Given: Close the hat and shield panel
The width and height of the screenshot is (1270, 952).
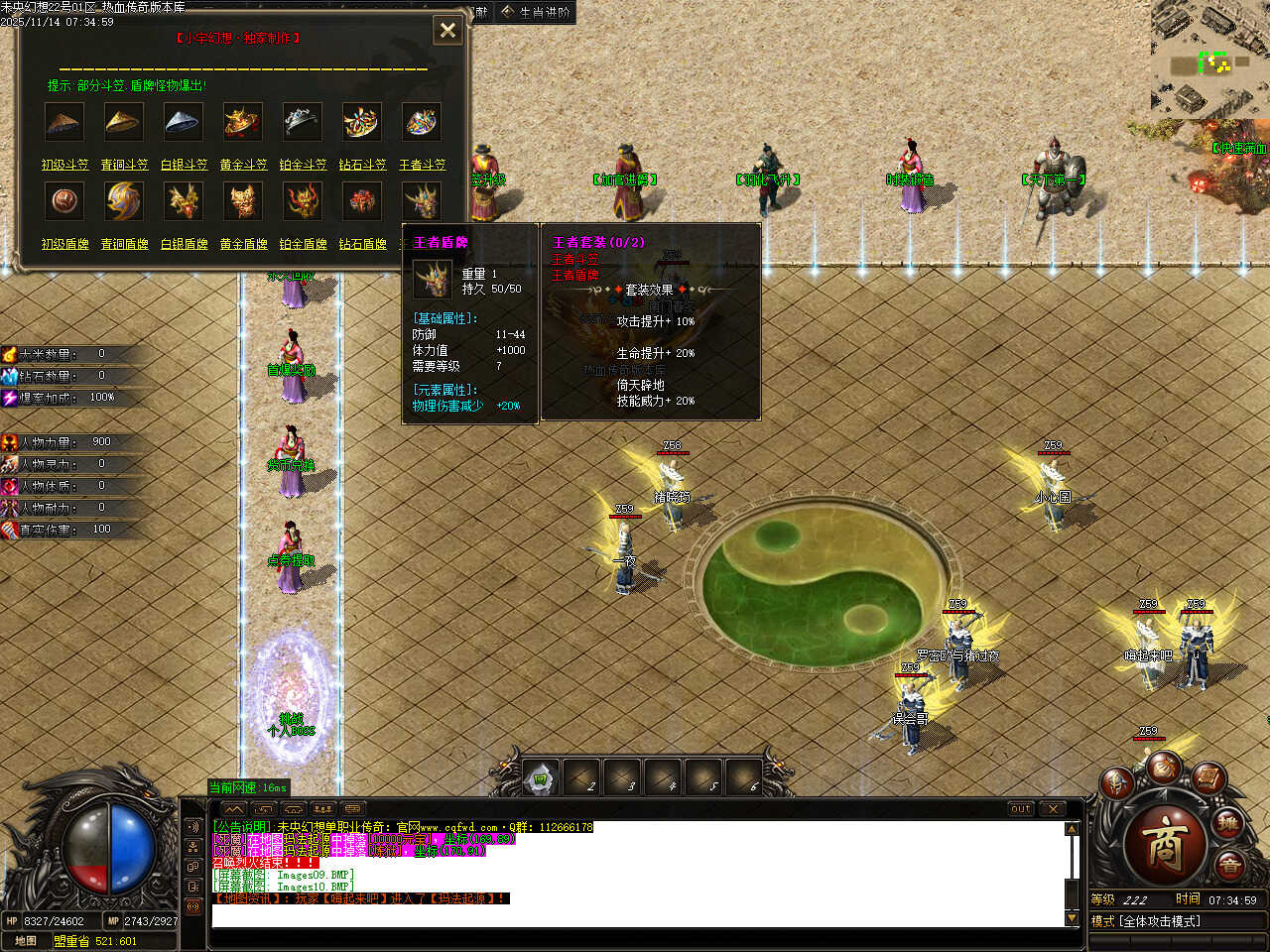Looking at the screenshot, I should click(447, 30).
